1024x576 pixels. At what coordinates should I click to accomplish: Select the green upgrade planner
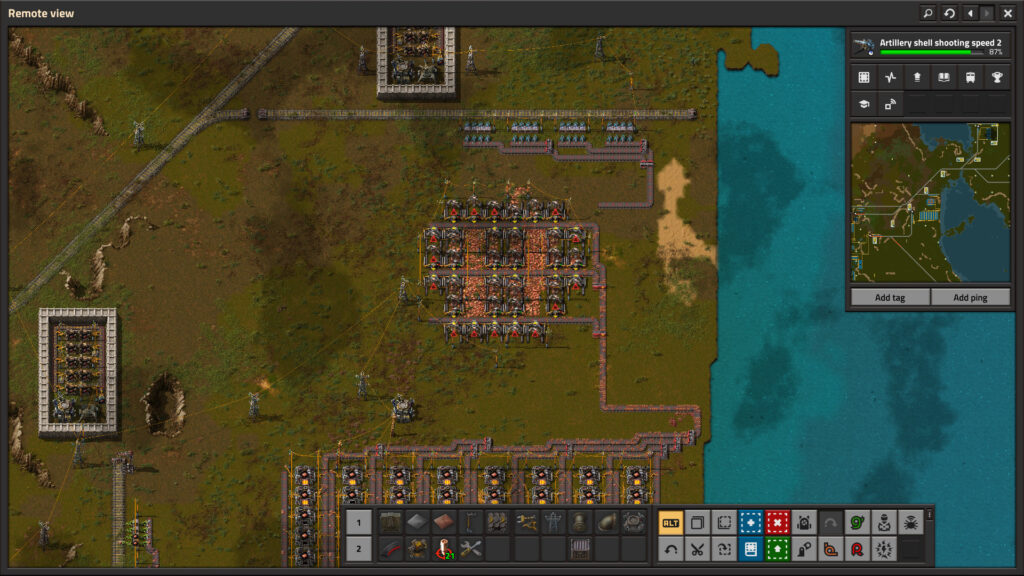pos(778,548)
